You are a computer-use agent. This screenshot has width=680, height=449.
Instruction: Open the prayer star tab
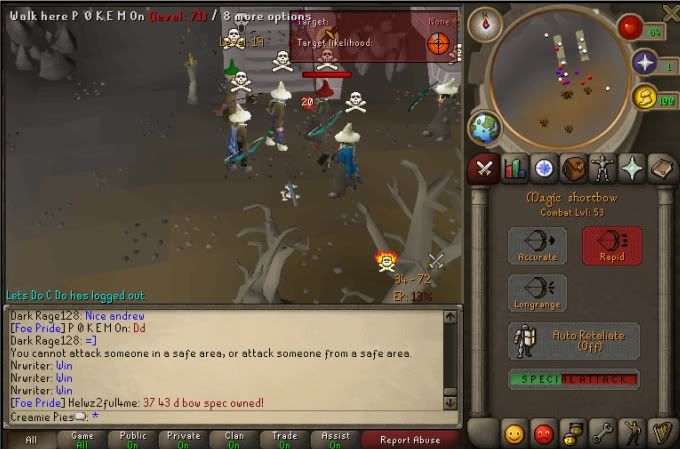[x=632, y=168]
